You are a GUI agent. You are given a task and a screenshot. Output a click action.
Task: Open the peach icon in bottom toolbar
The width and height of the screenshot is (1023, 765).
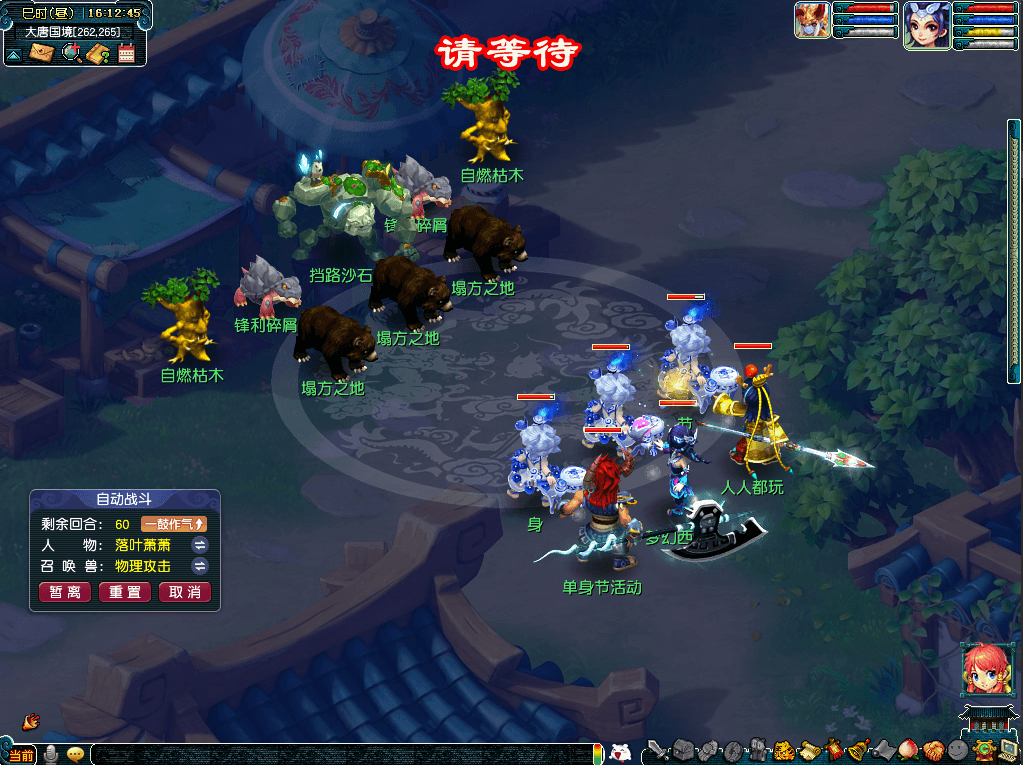(x=907, y=751)
